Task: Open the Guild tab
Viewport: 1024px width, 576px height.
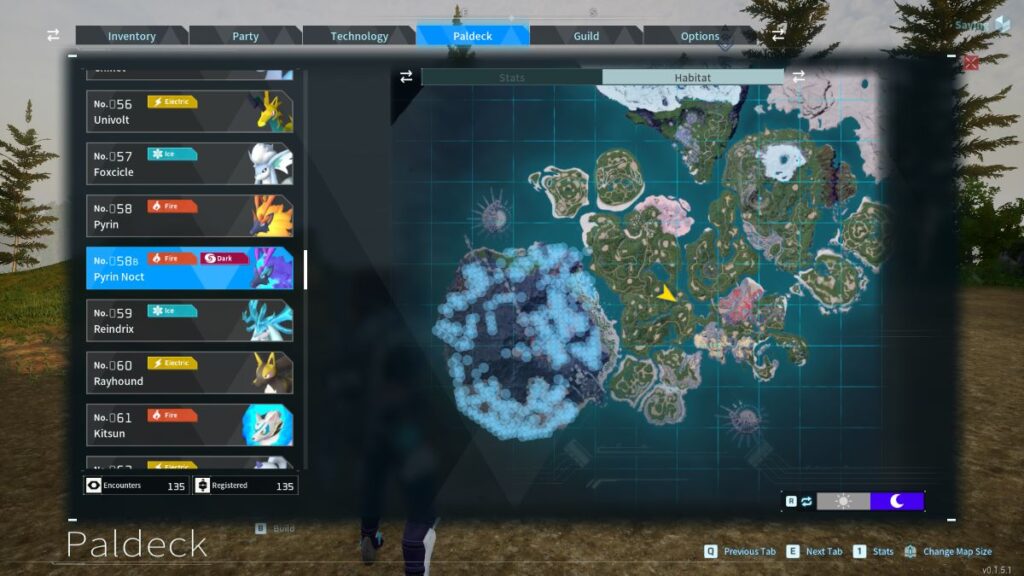Action: coord(586,36)
